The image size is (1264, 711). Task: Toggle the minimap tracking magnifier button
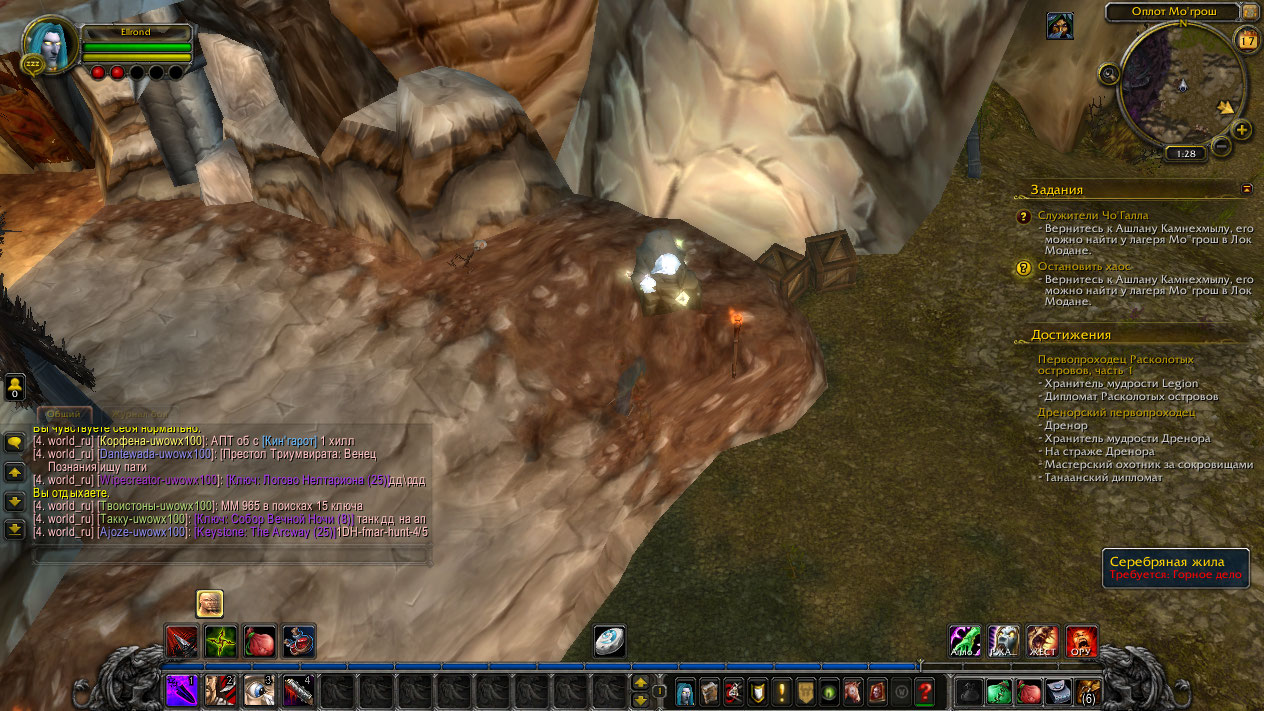(1108, 73)
